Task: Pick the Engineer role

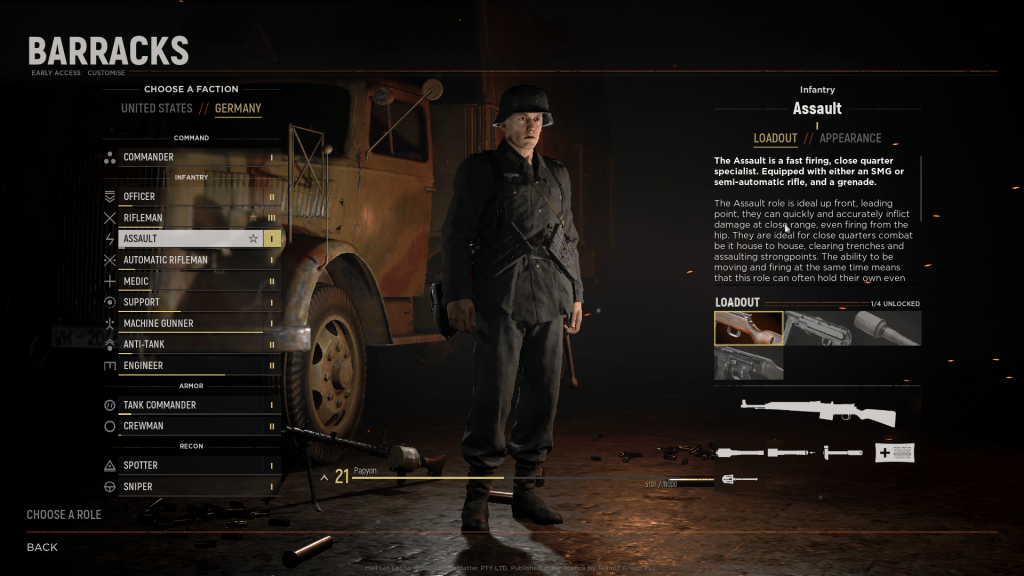Action: pos(190,366)
